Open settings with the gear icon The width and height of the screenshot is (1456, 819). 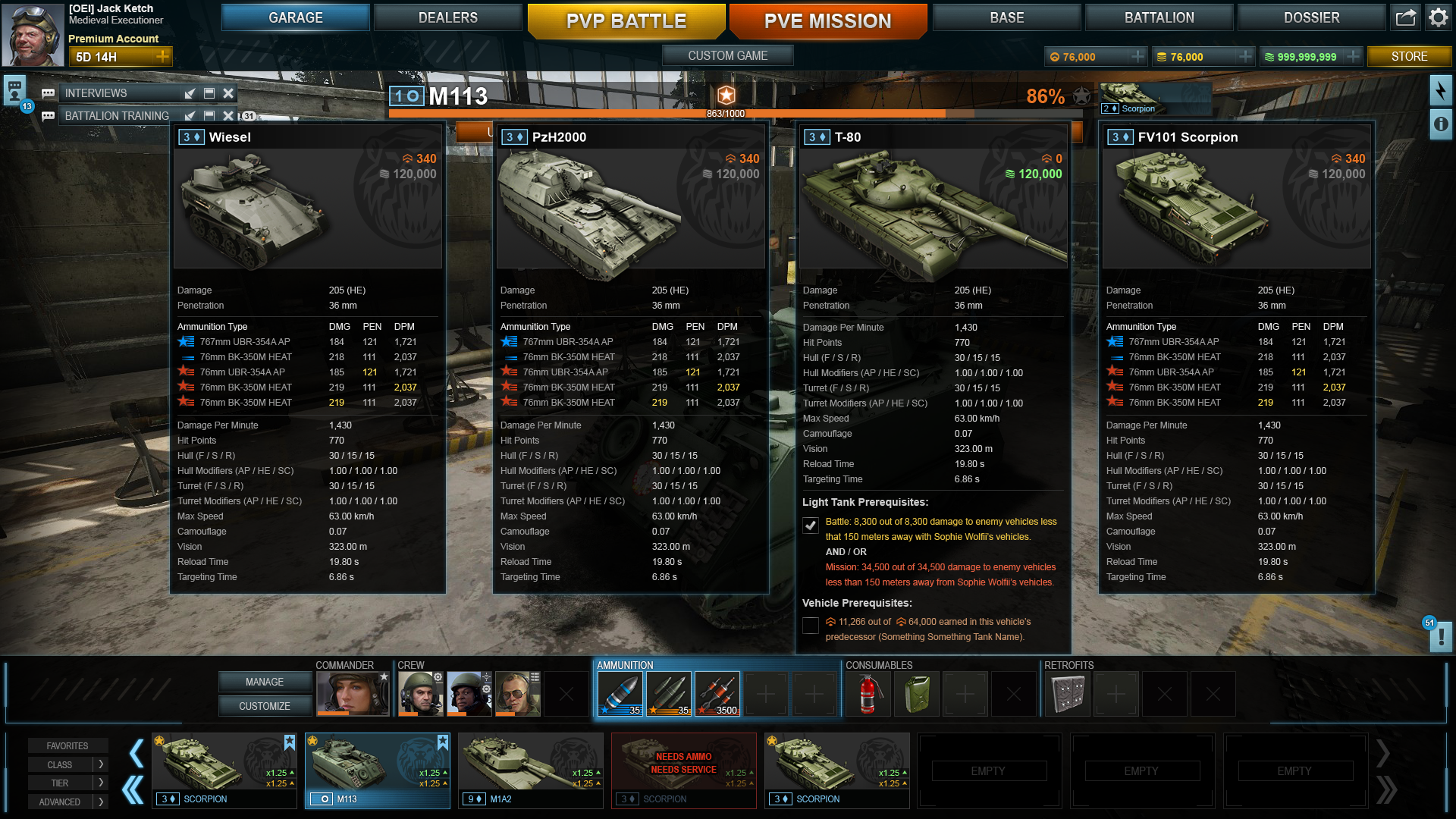[x=1438, y=17]
